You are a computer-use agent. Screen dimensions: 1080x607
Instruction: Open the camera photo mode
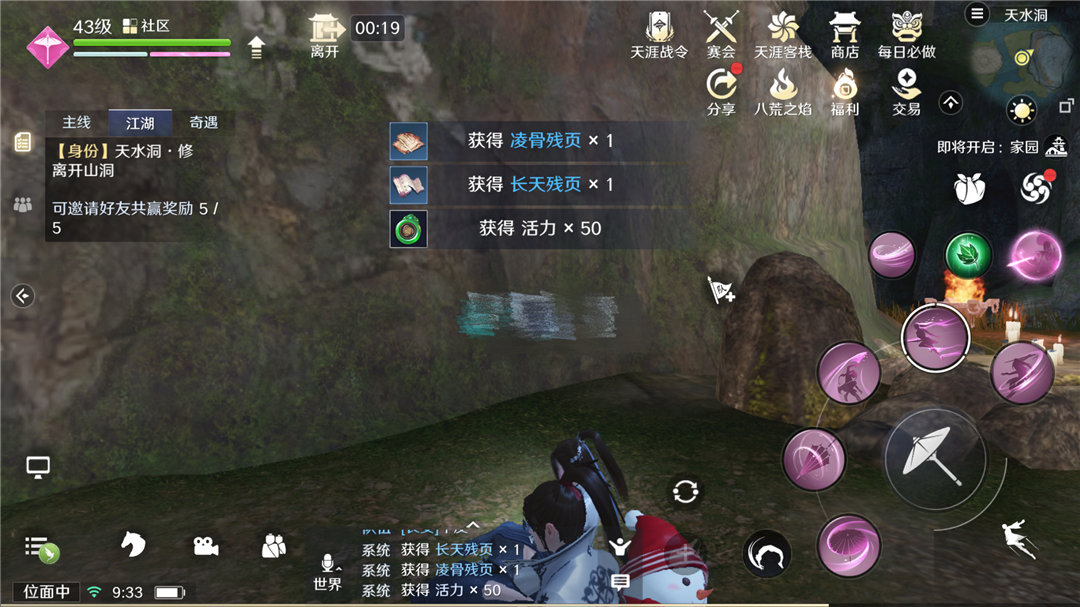pyautogui.click(x=205, y=545)
